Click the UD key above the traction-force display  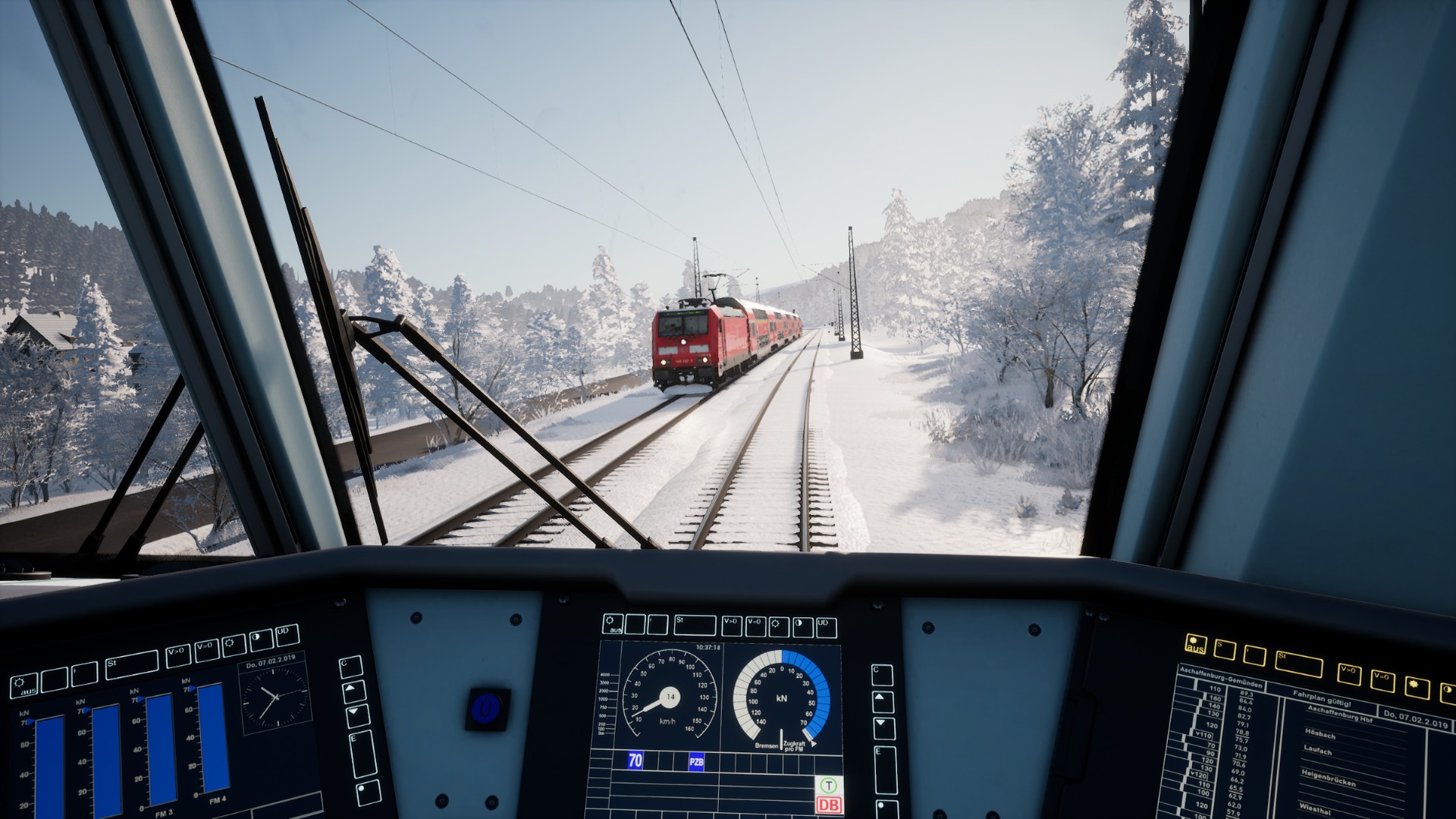pyautogui.click(x=287, y=635)
